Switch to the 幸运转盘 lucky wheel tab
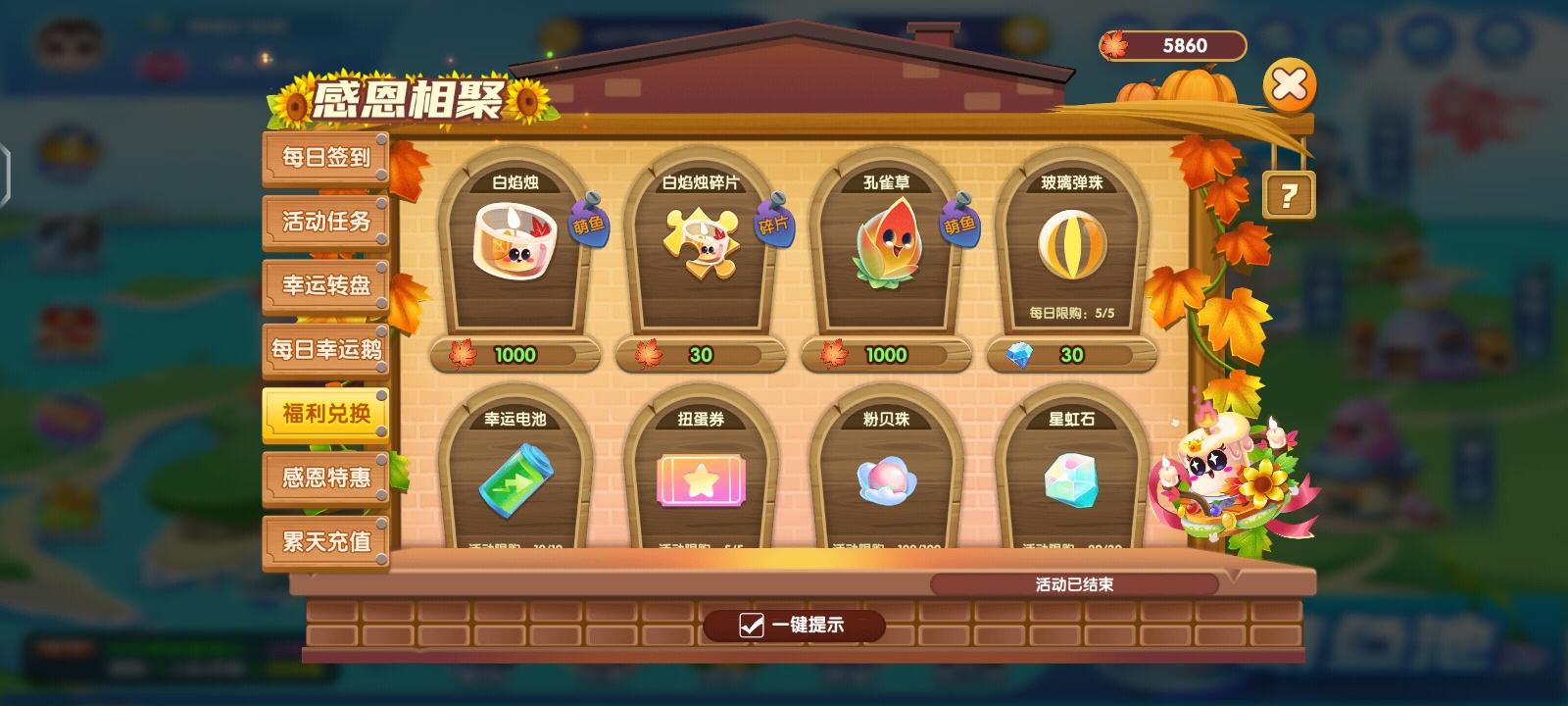The width and height of the screenshot is (1568, 706). (325, 285)
